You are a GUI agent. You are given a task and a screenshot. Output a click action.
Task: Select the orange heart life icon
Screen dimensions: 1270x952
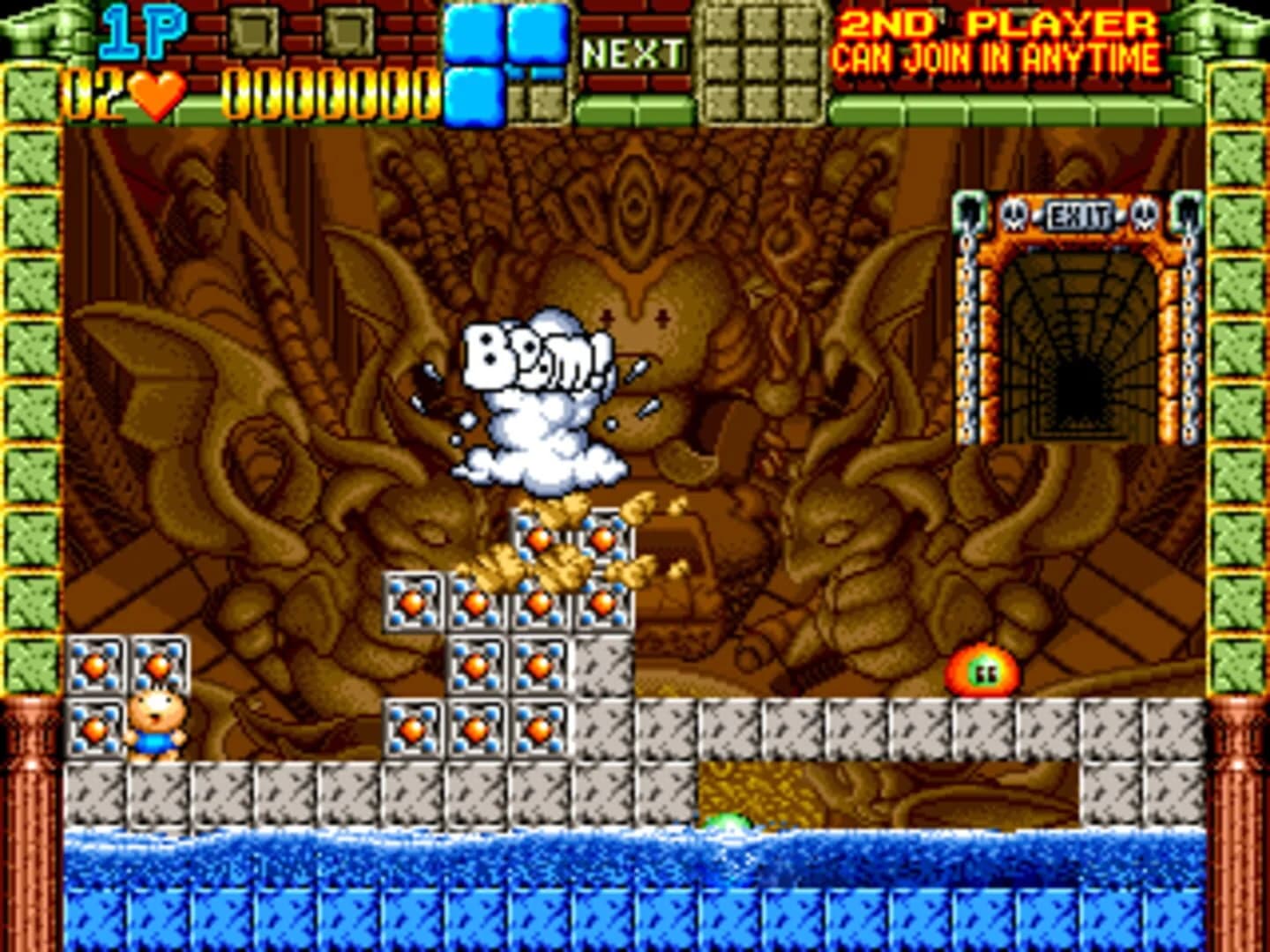point(153,97)
